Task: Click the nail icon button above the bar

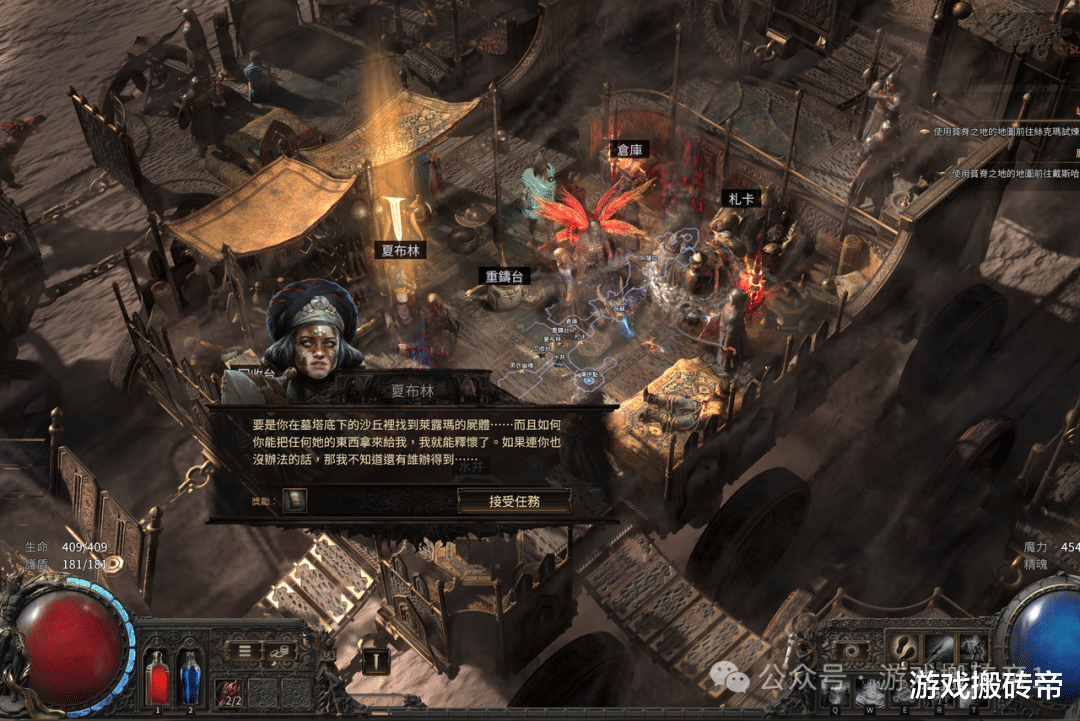Action: click(x=376, y=661)
